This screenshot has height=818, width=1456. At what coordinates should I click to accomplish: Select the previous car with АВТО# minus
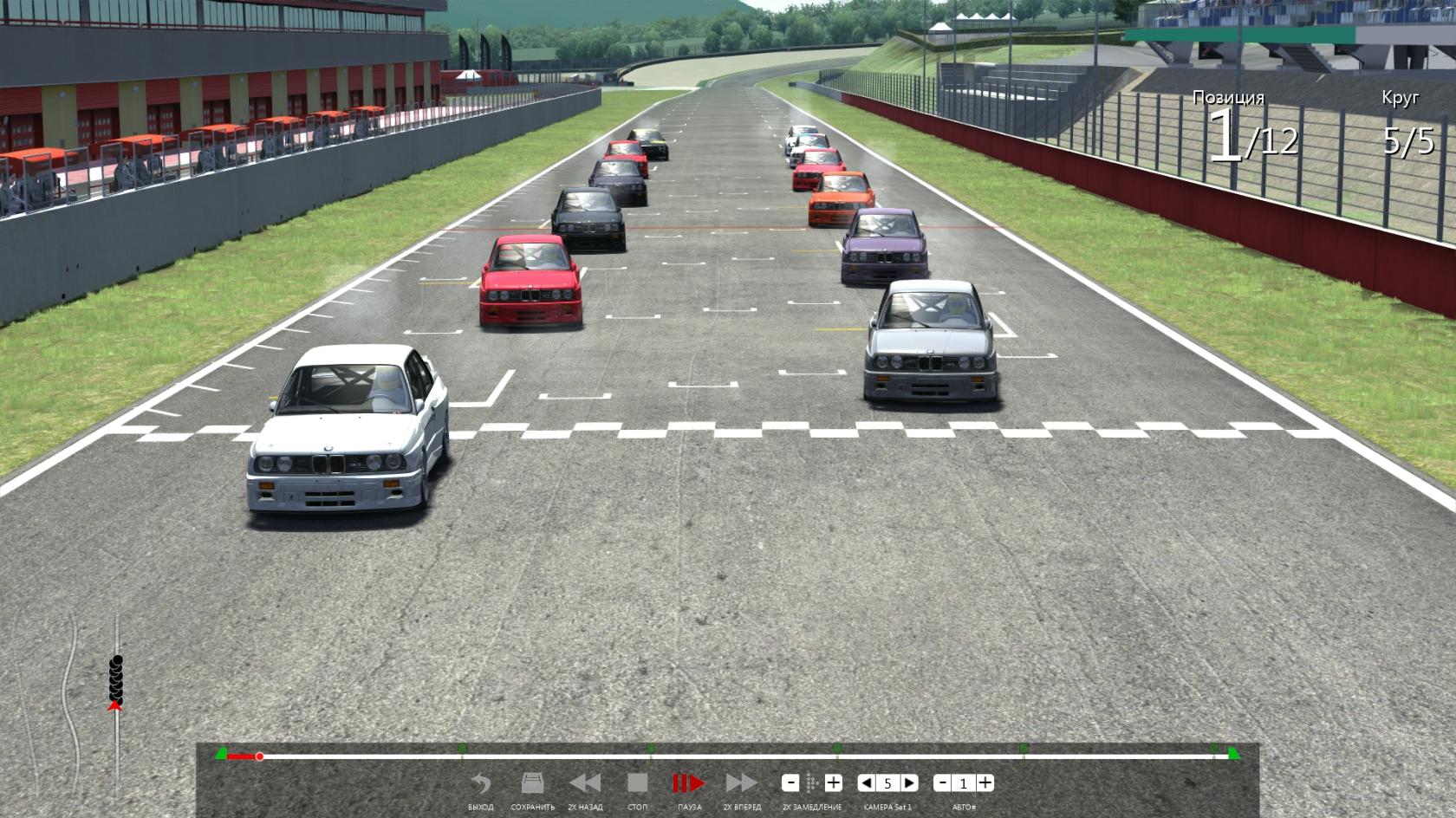[942, 783]
